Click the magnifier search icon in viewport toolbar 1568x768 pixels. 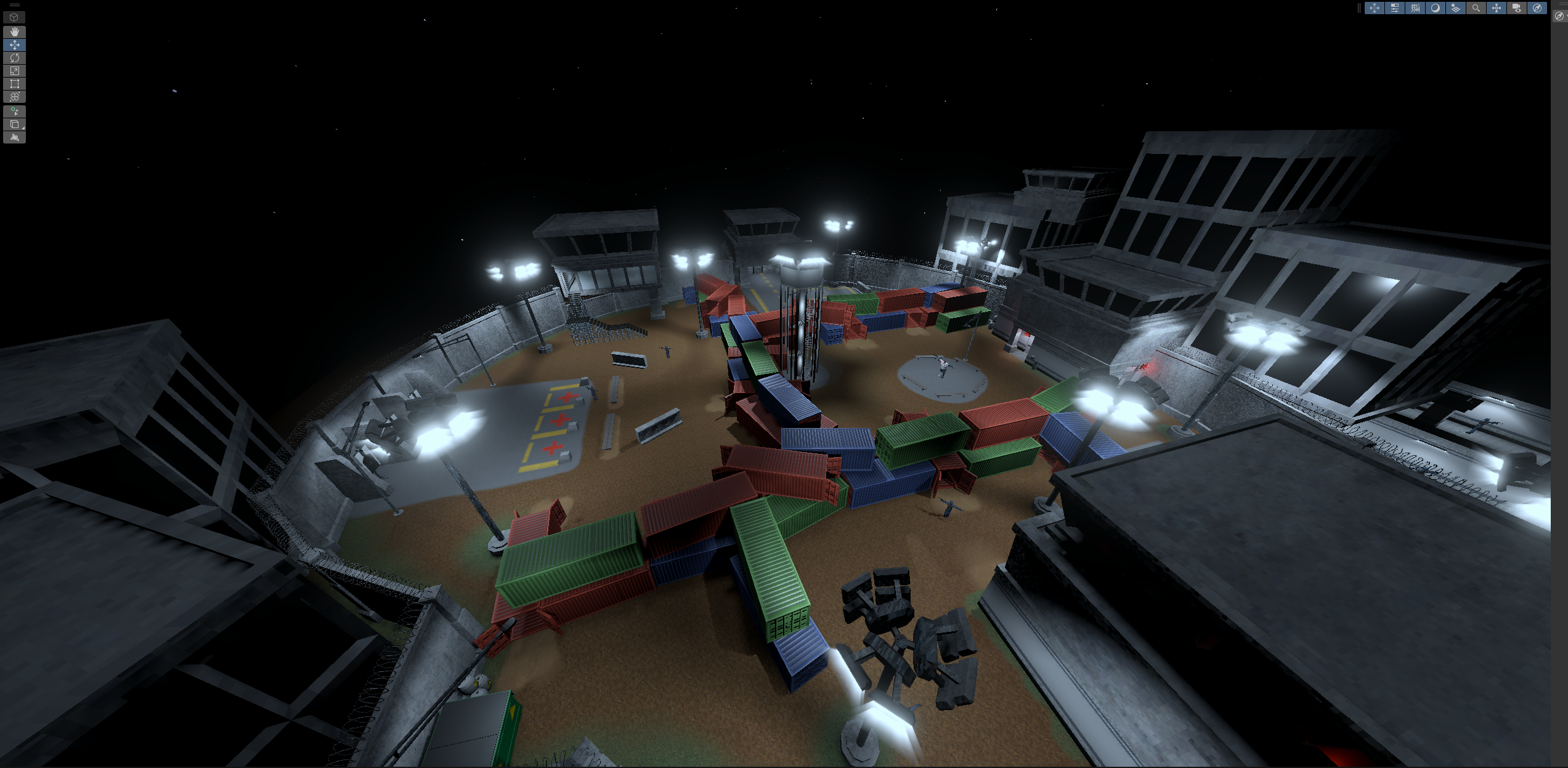(x=1476, y=8)
